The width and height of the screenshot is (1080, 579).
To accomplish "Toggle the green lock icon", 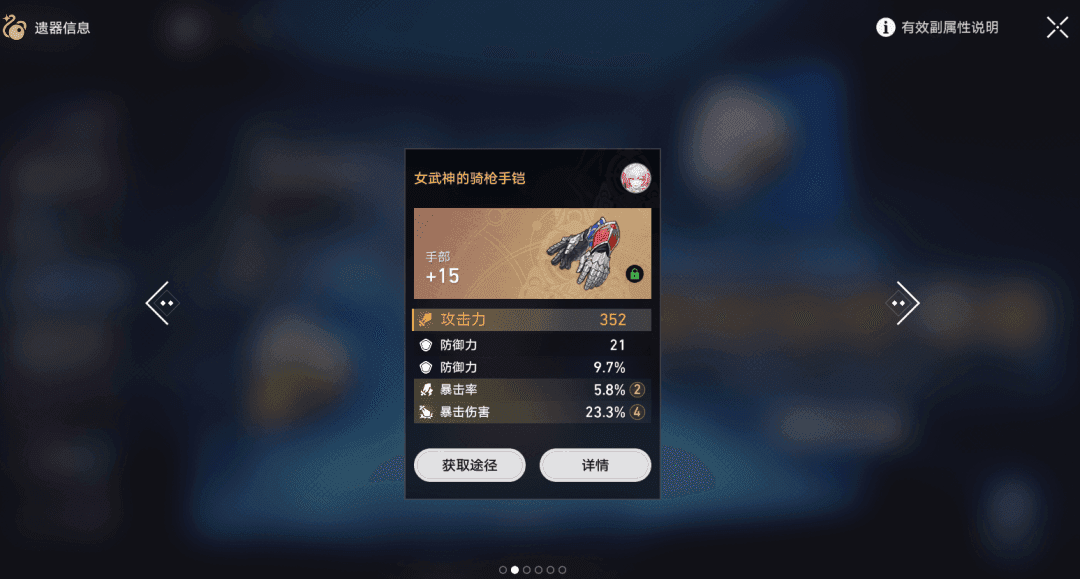I will [634, 274].
